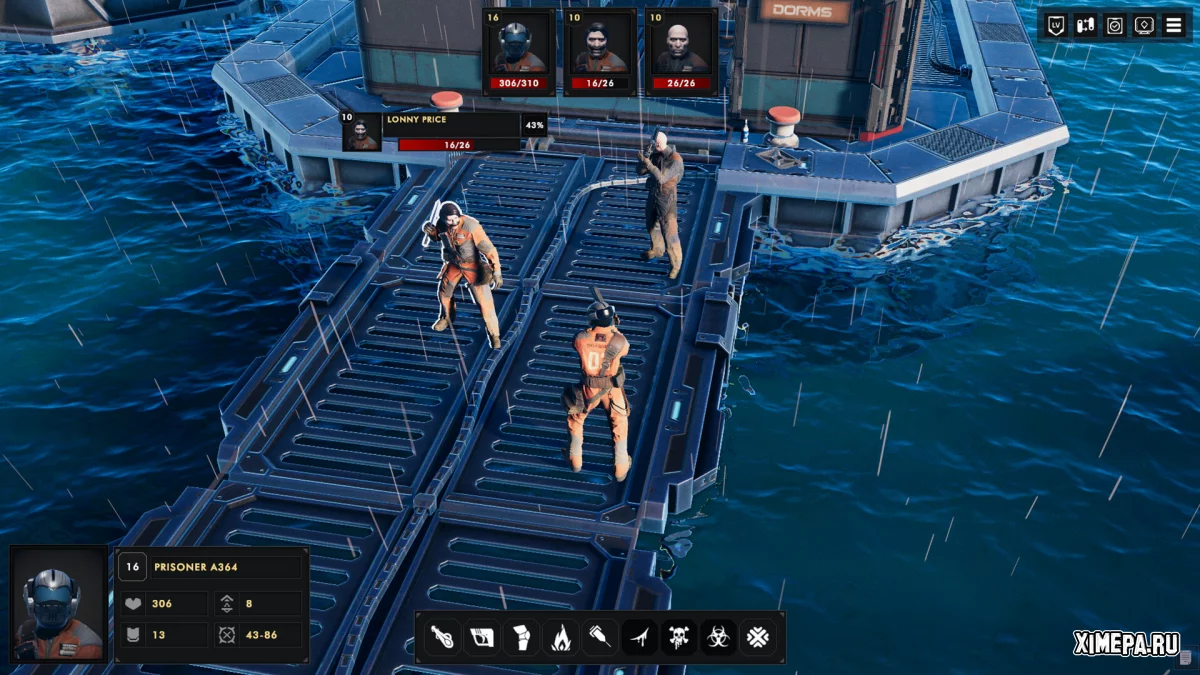Trigger the fire flame ability

560,637
